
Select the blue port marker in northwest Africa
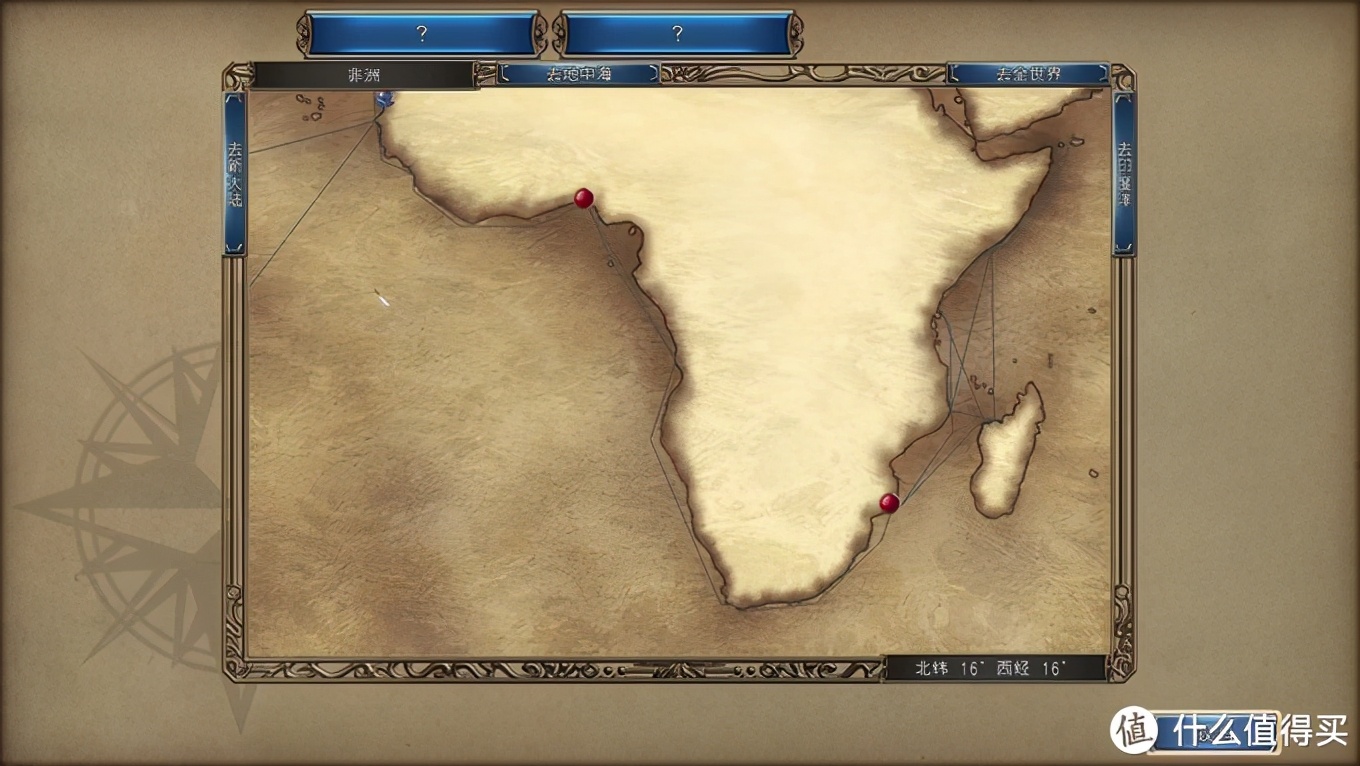384,98
